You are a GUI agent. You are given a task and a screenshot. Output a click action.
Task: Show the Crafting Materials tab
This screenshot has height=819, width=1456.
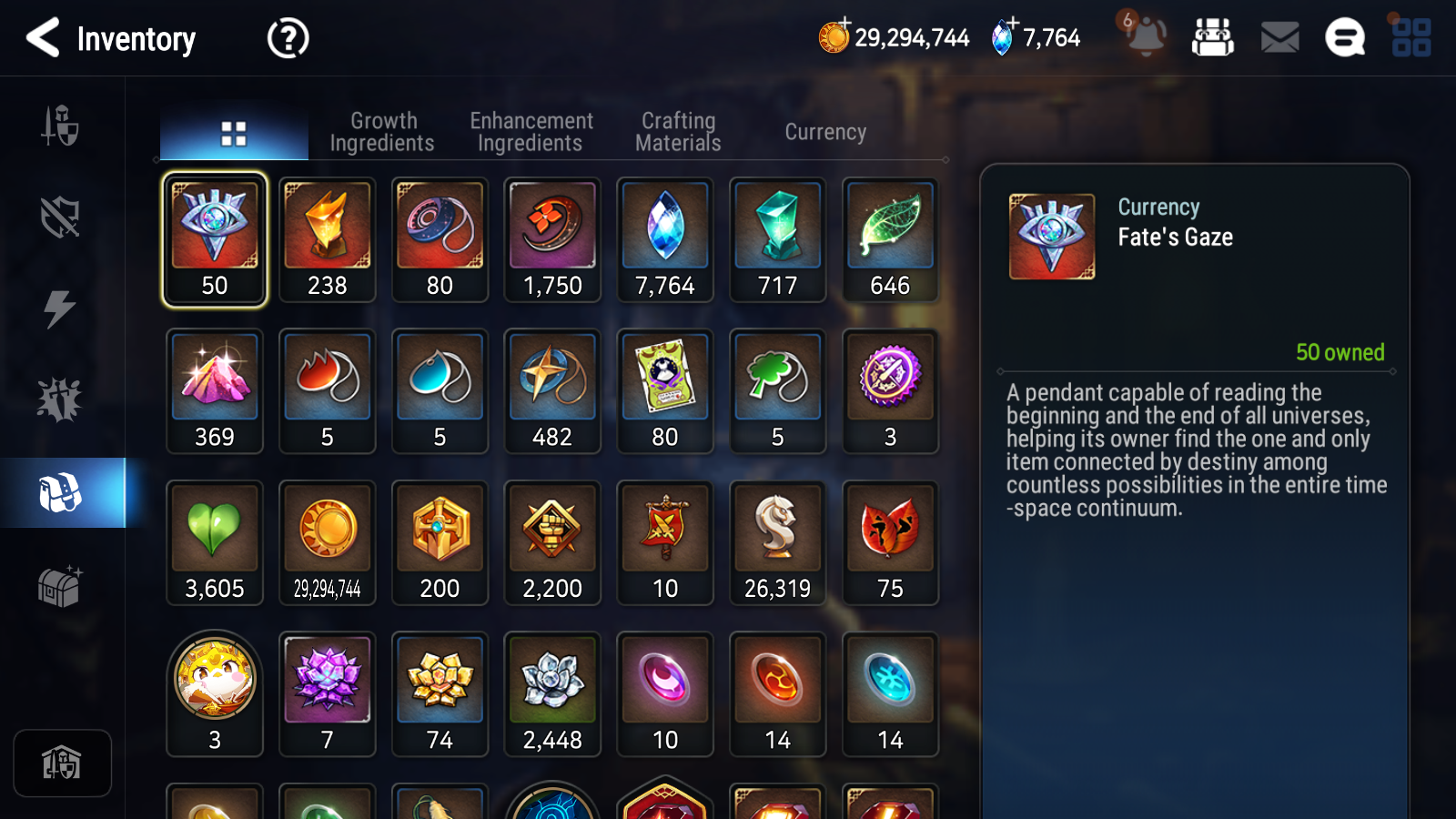(x=678, y=132)
